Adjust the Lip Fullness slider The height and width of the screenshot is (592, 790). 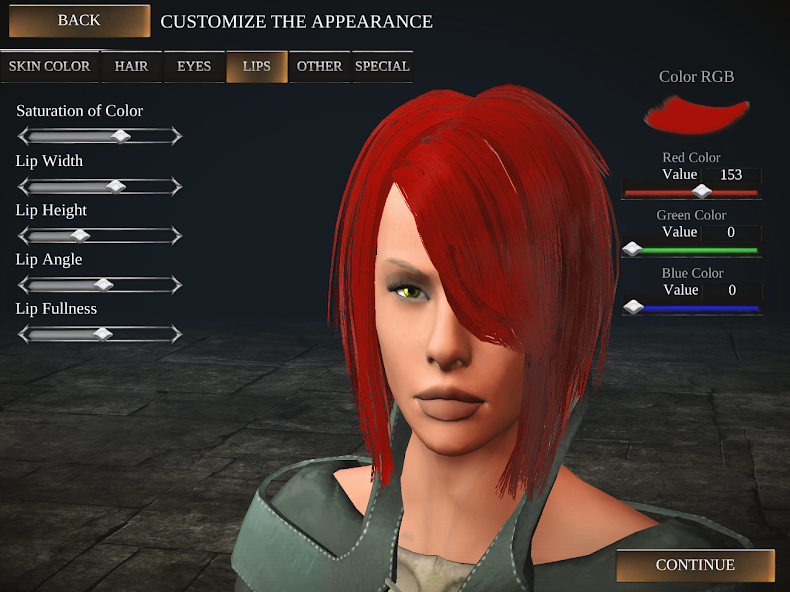102,333
